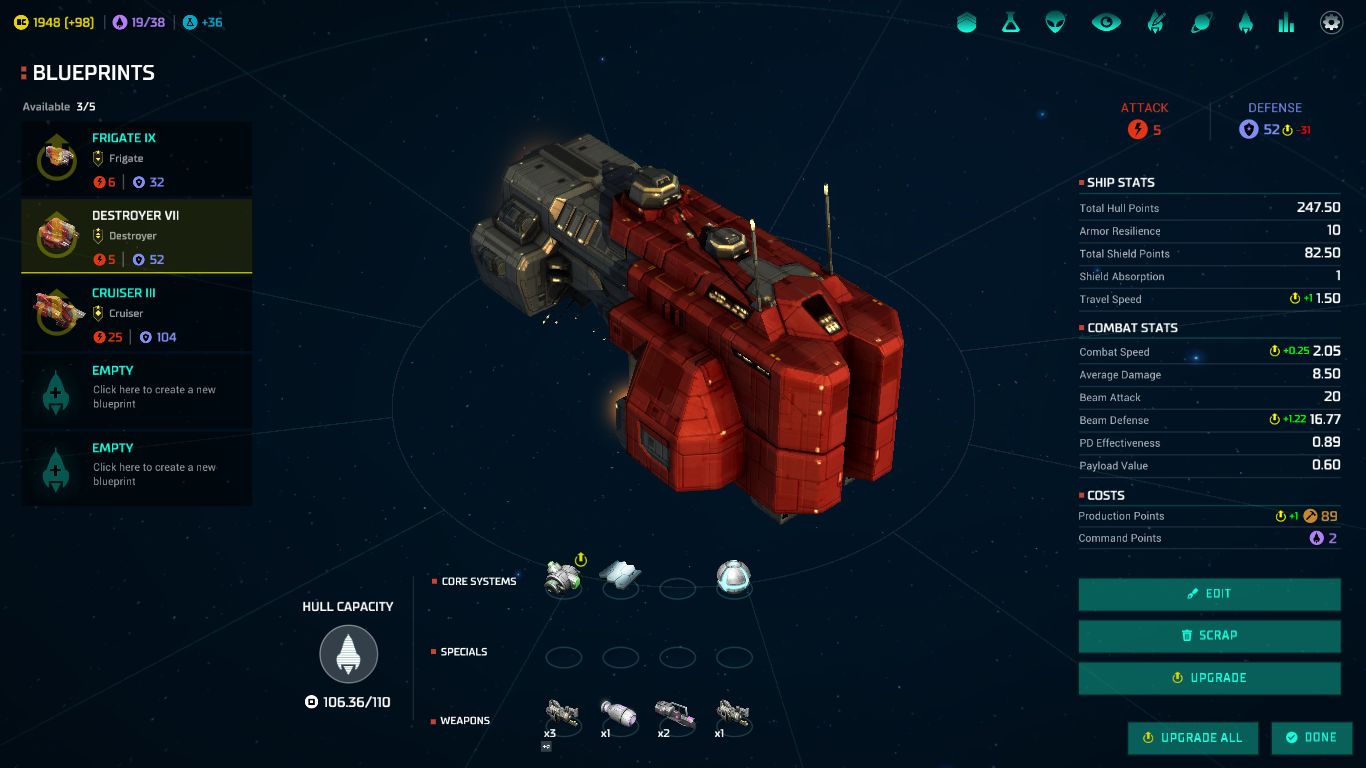Select the alien head icon in the top bar
The width and height of the screenshot is (1366, 768).
click(1055, 22)
